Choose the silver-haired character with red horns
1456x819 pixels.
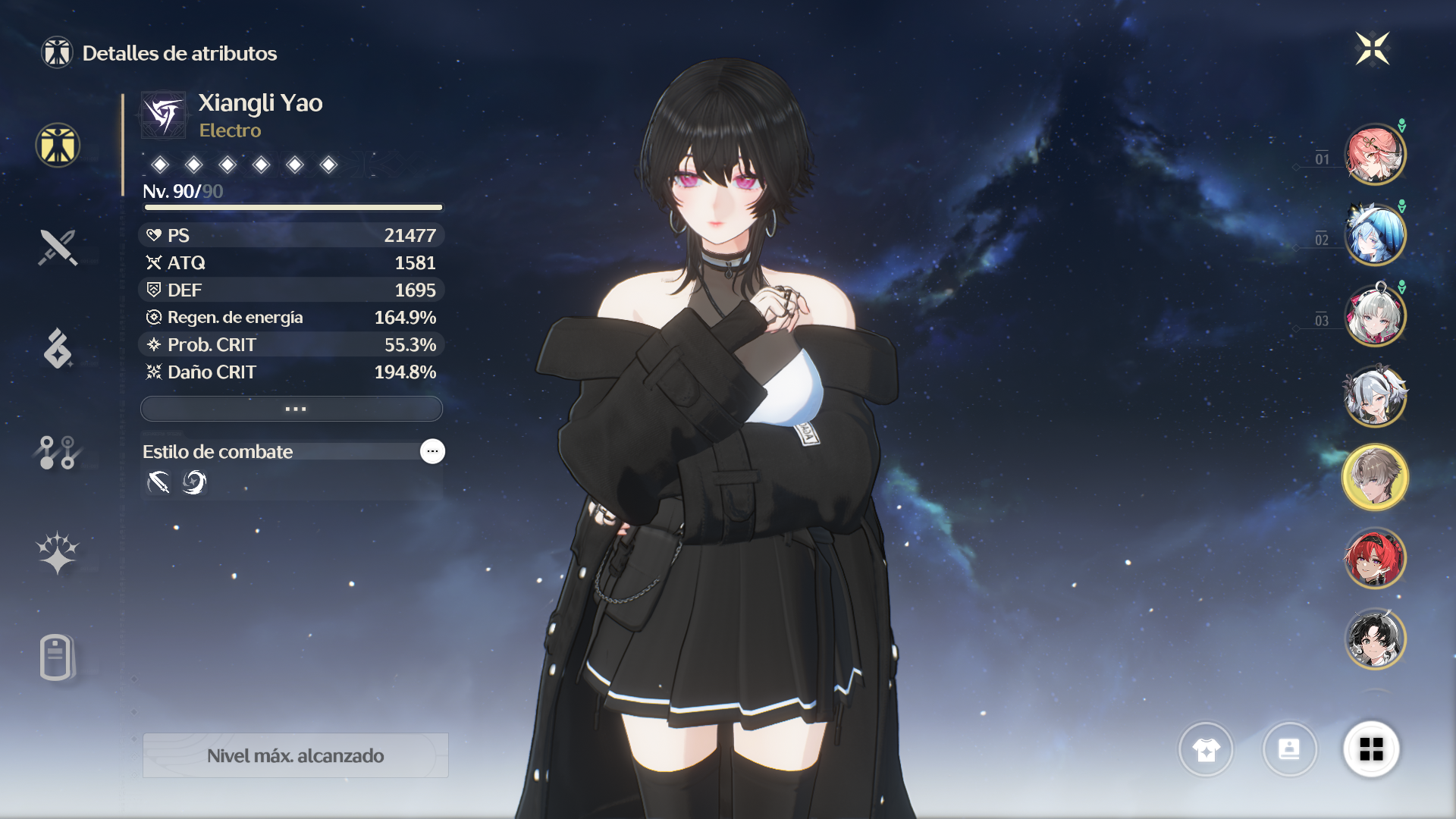[x=1374, y=396]
